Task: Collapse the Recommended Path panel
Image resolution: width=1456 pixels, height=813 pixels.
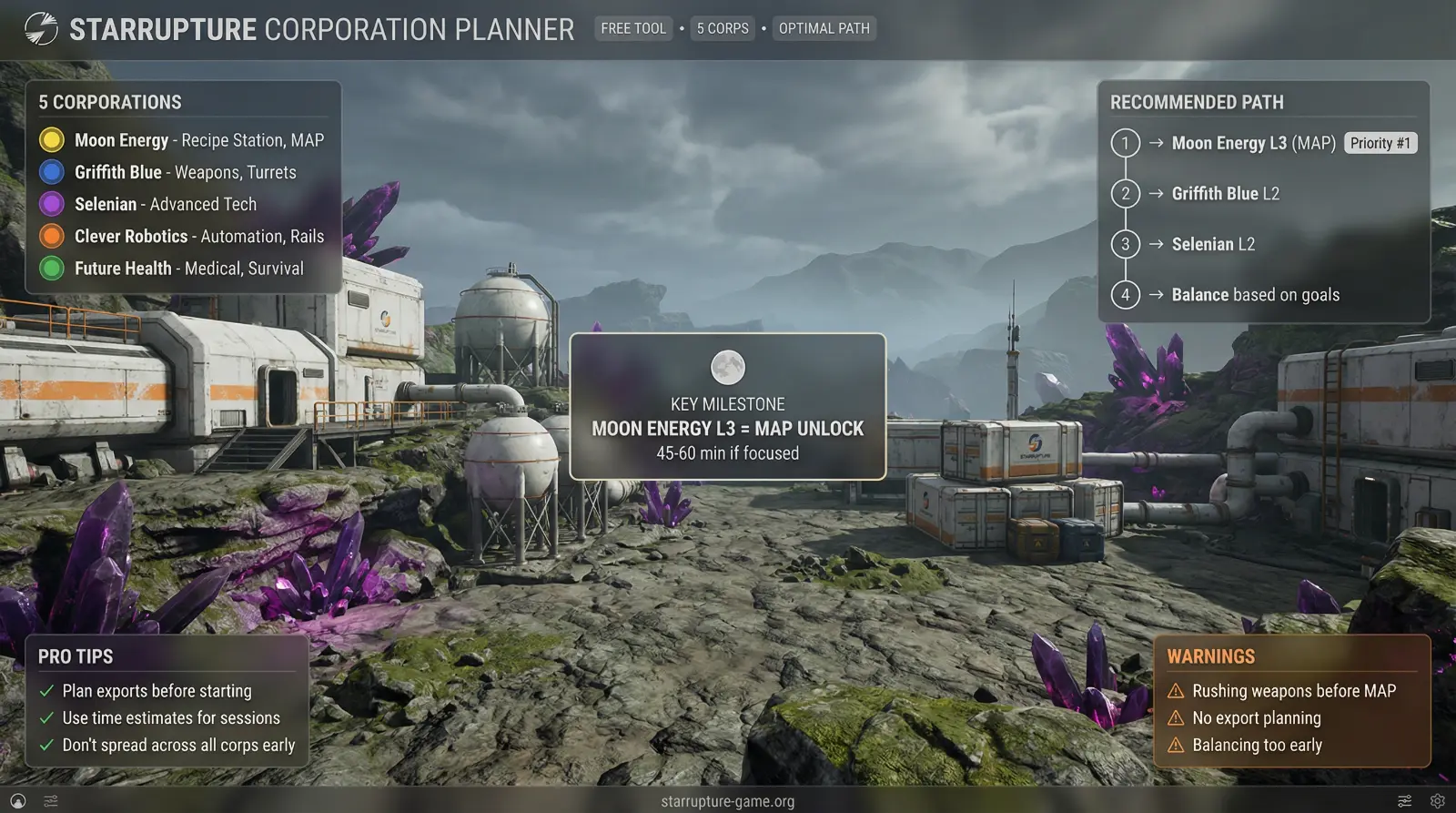Action: (x=1196, y=102)
